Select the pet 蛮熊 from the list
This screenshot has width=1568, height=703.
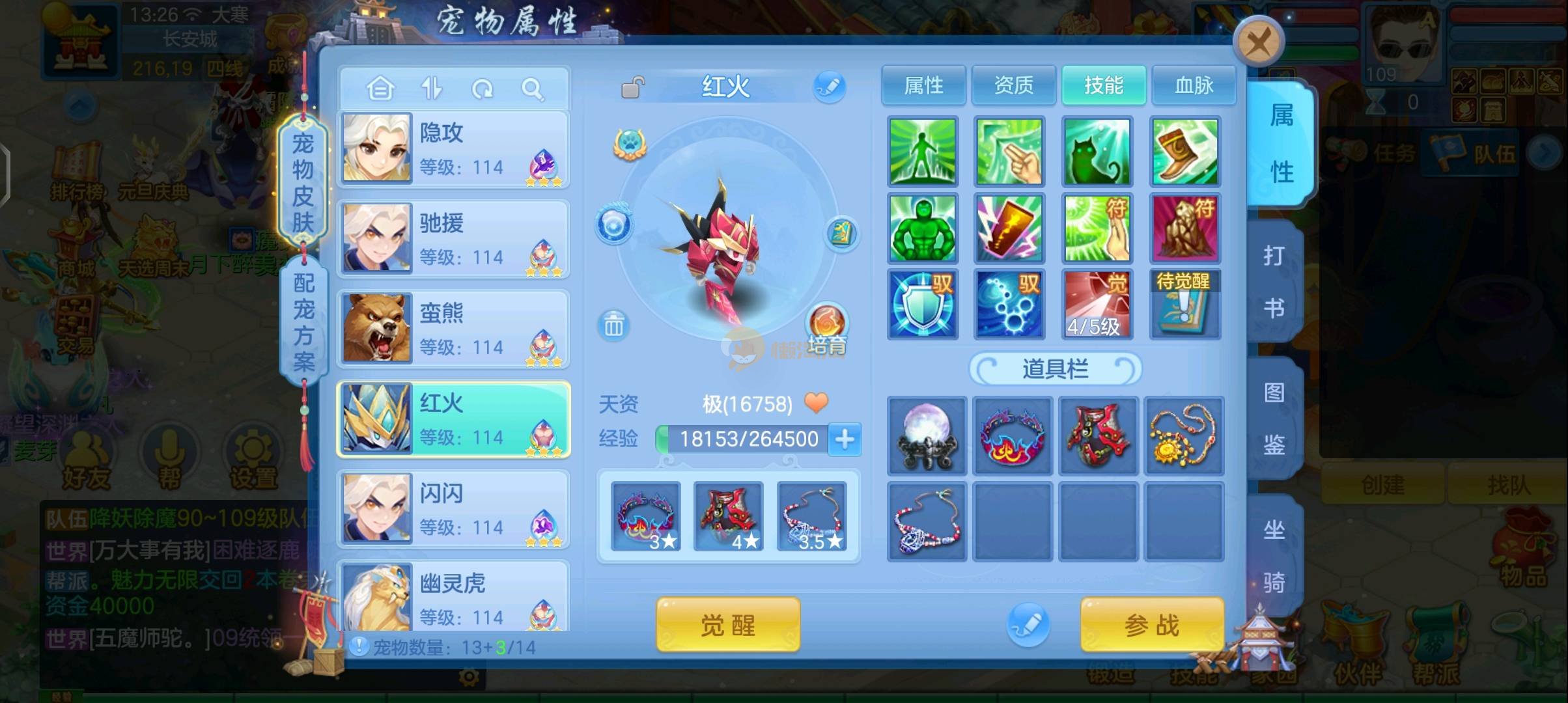pos(453,329)
